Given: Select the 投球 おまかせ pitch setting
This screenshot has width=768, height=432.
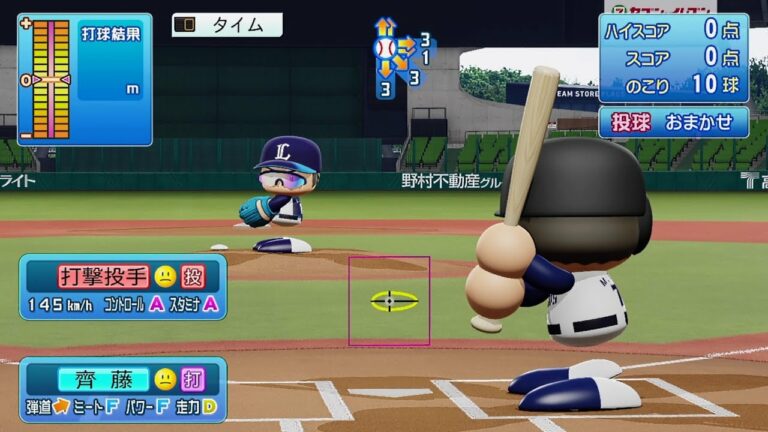Looking at the screenshot, I should click(673, 122).
